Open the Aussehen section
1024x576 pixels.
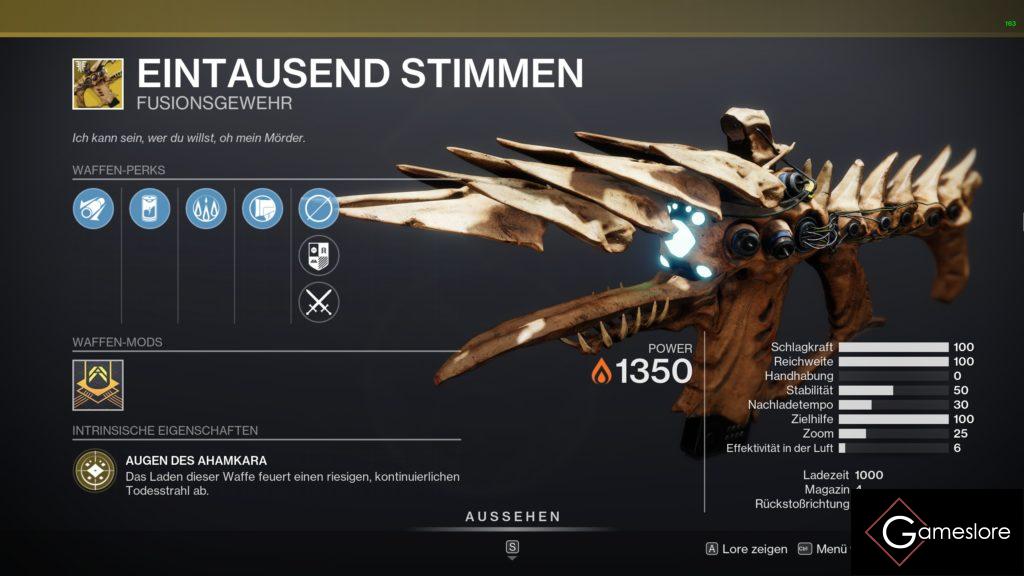[512, 517]
